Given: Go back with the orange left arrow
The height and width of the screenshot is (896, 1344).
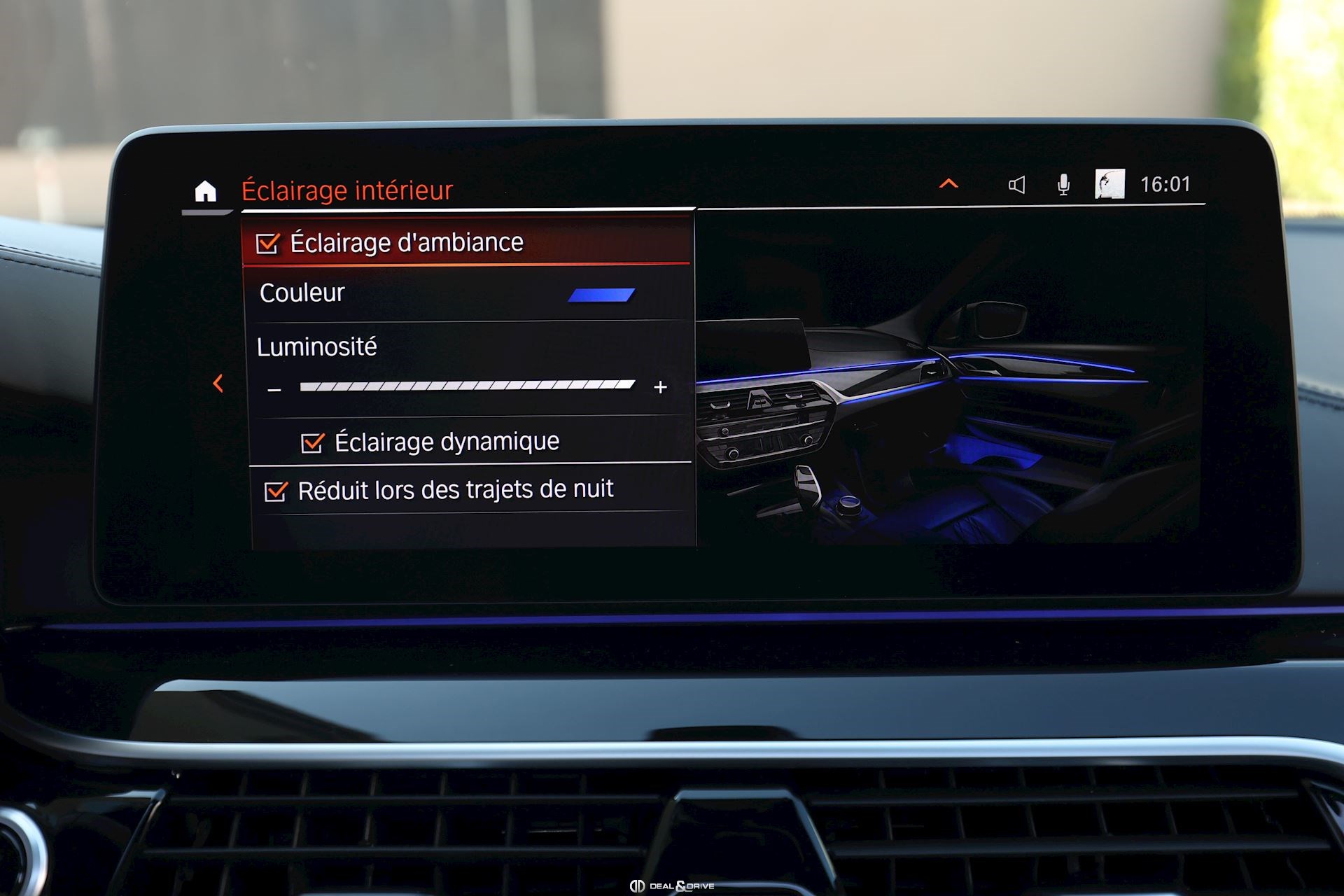Looking at the screenshot, I should coord(218,383).
